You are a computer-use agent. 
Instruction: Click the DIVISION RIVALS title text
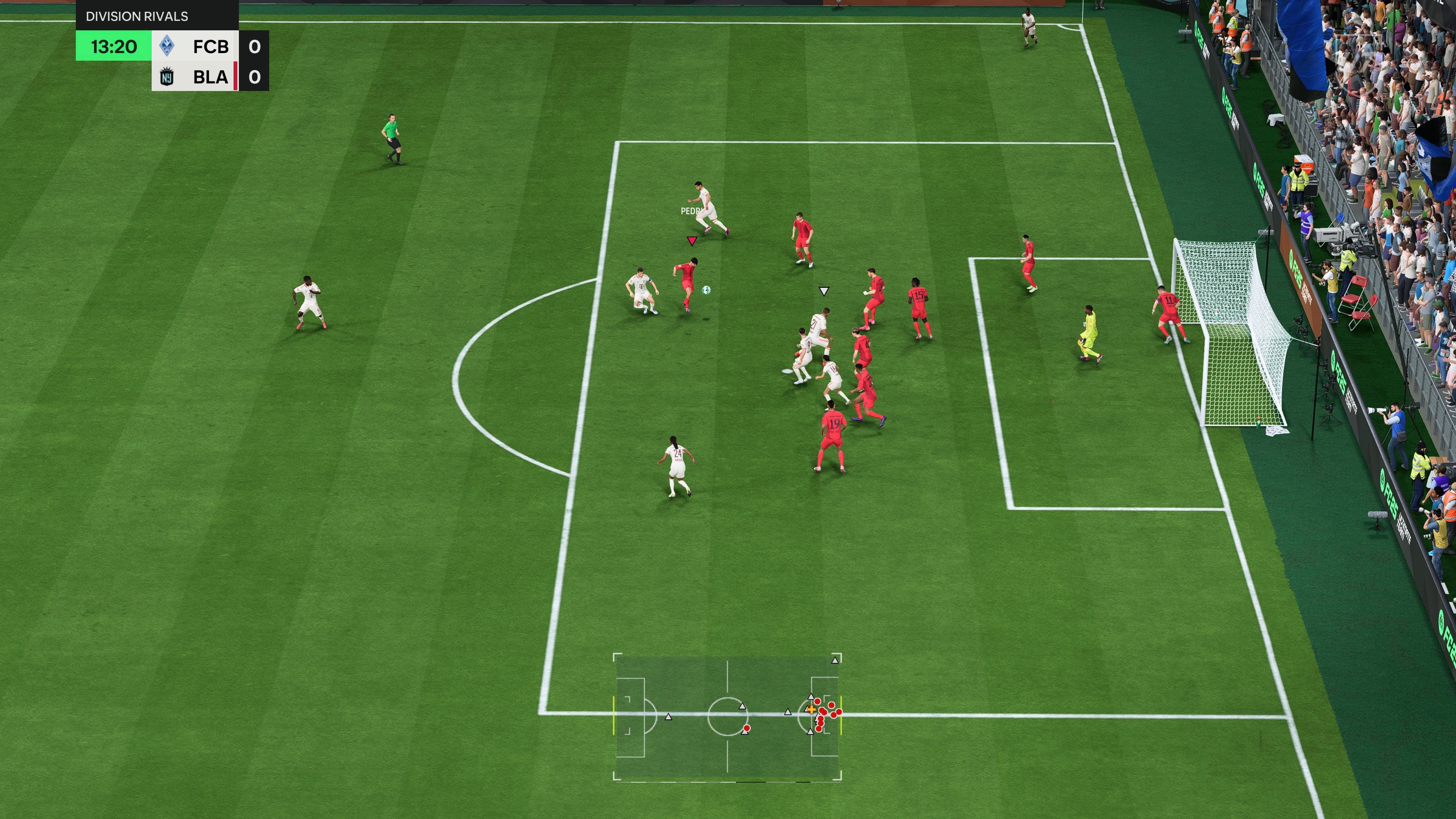point(137,16)
